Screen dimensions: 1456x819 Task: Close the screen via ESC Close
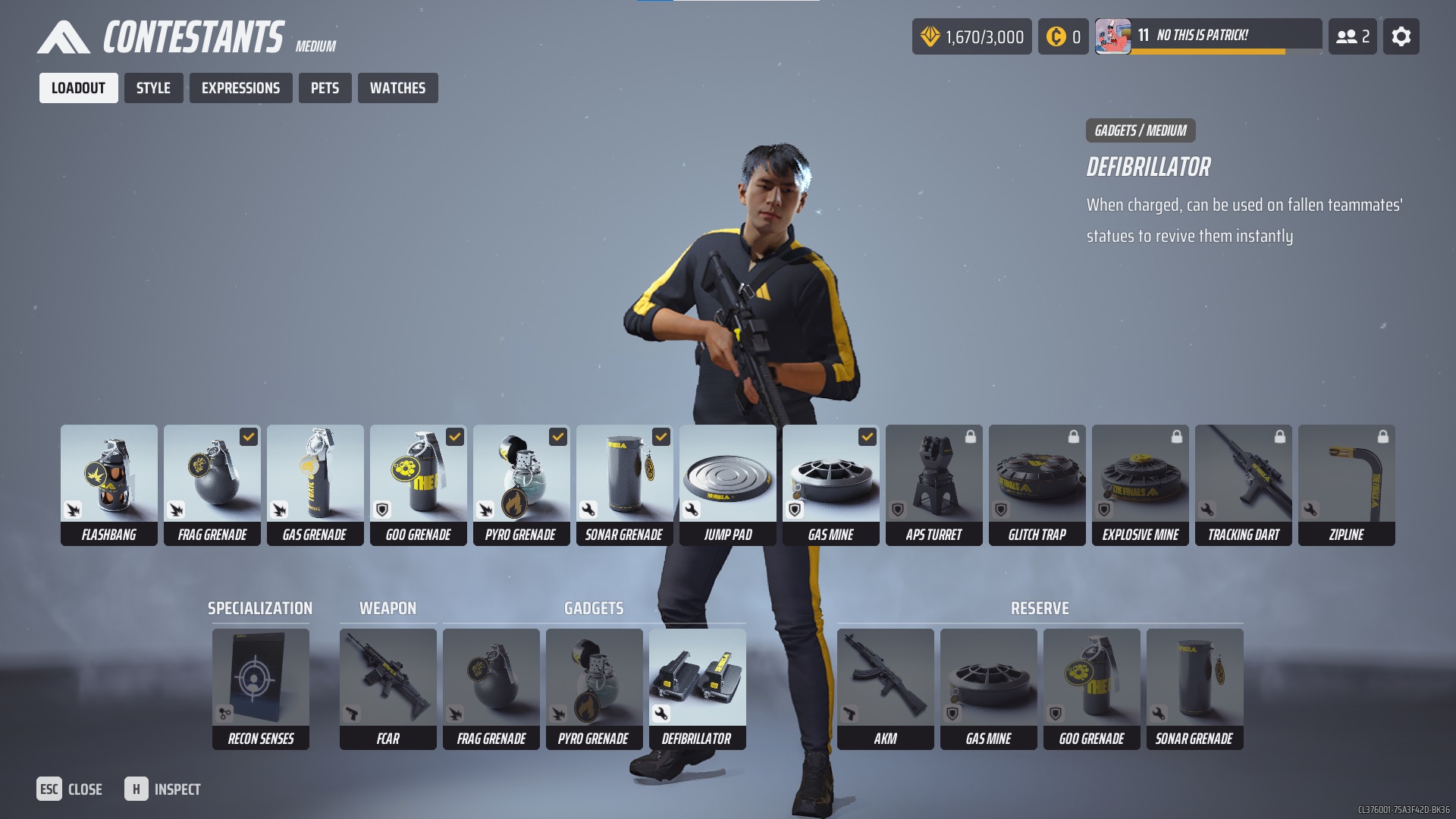click(x=70, y=789)
